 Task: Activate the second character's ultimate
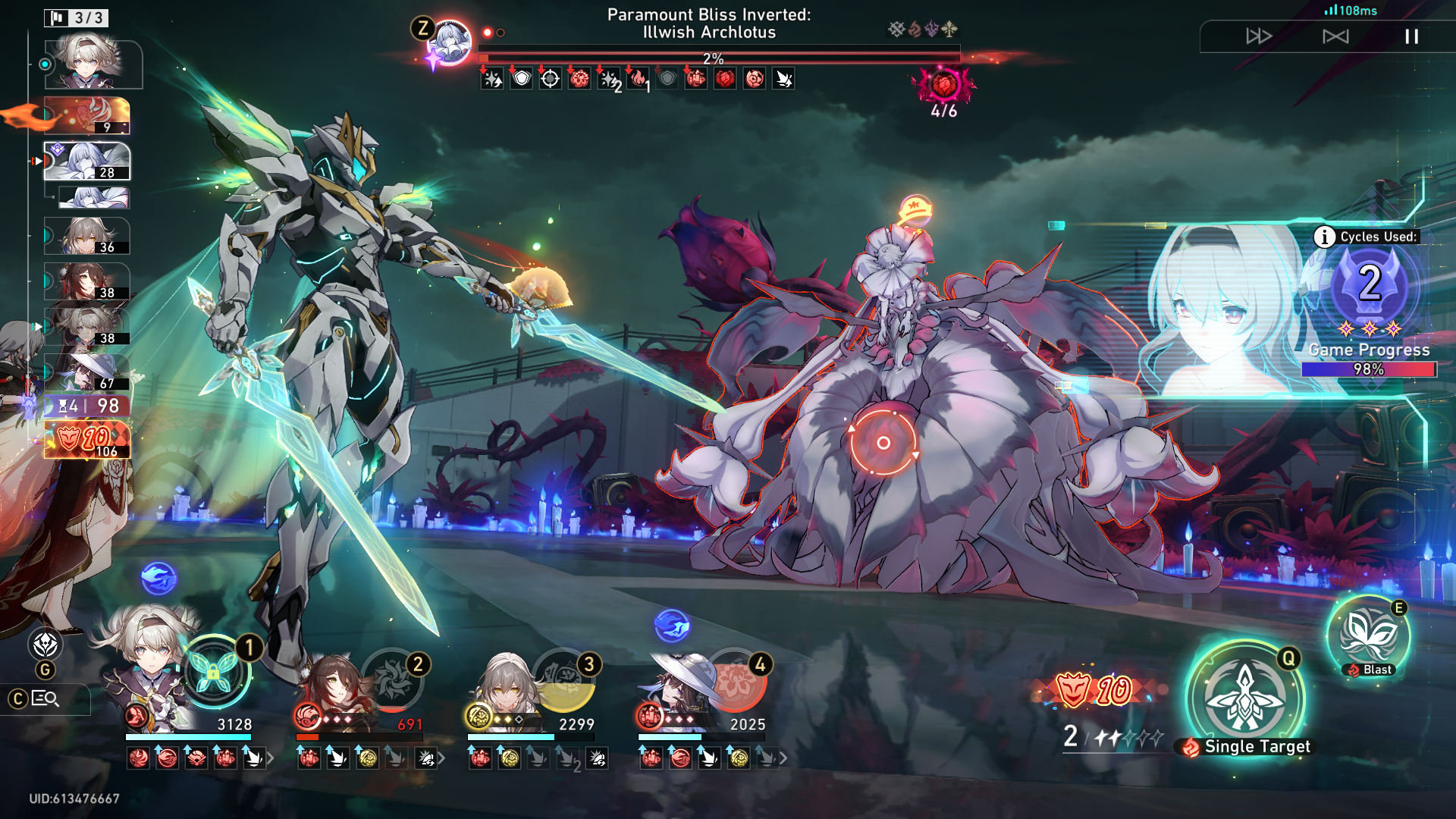click(392, 679)
